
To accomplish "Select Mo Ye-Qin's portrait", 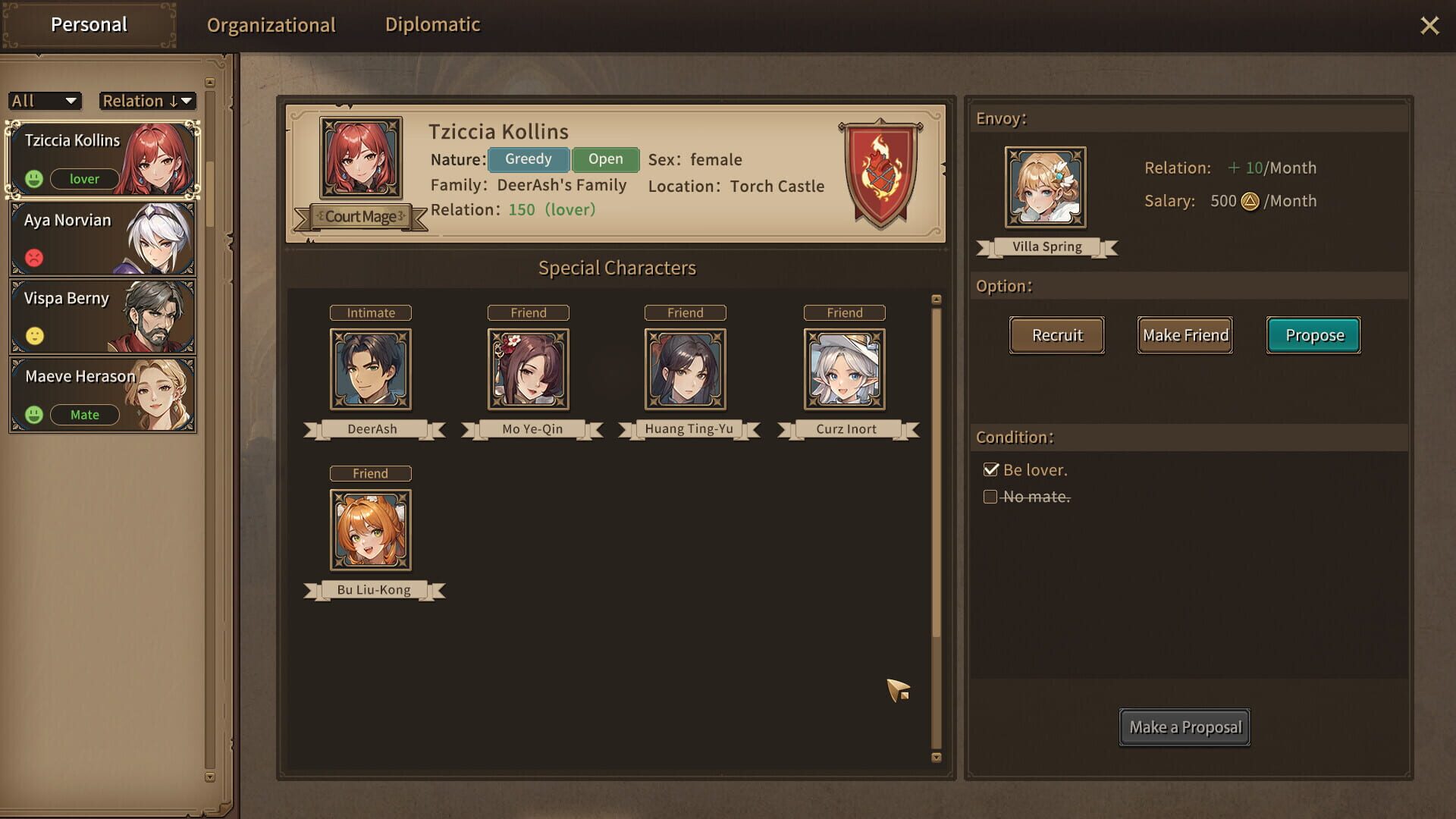I will (528, 369).
